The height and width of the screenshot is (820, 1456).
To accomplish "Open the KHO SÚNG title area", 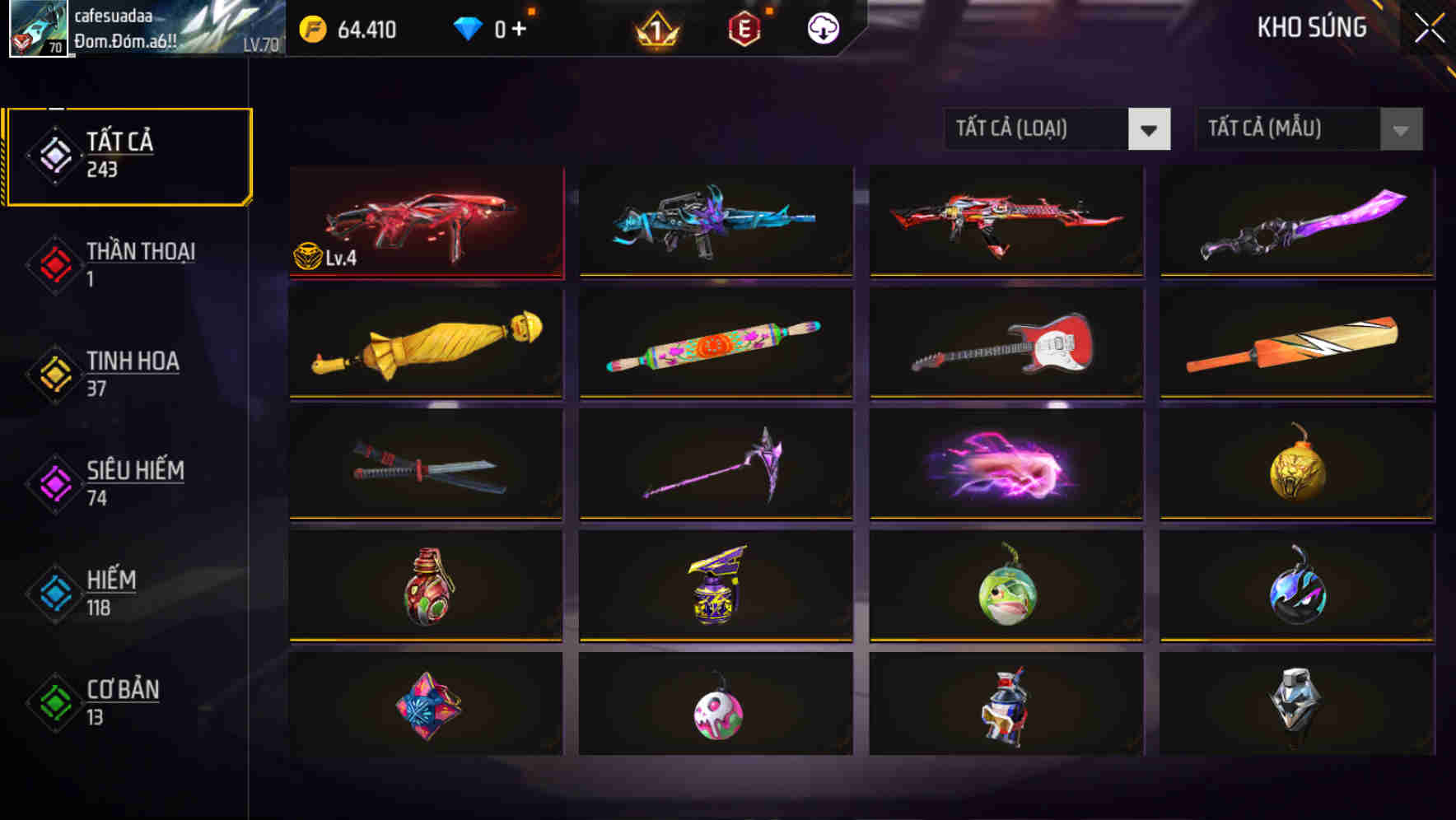I will (x=1313, y=27).
